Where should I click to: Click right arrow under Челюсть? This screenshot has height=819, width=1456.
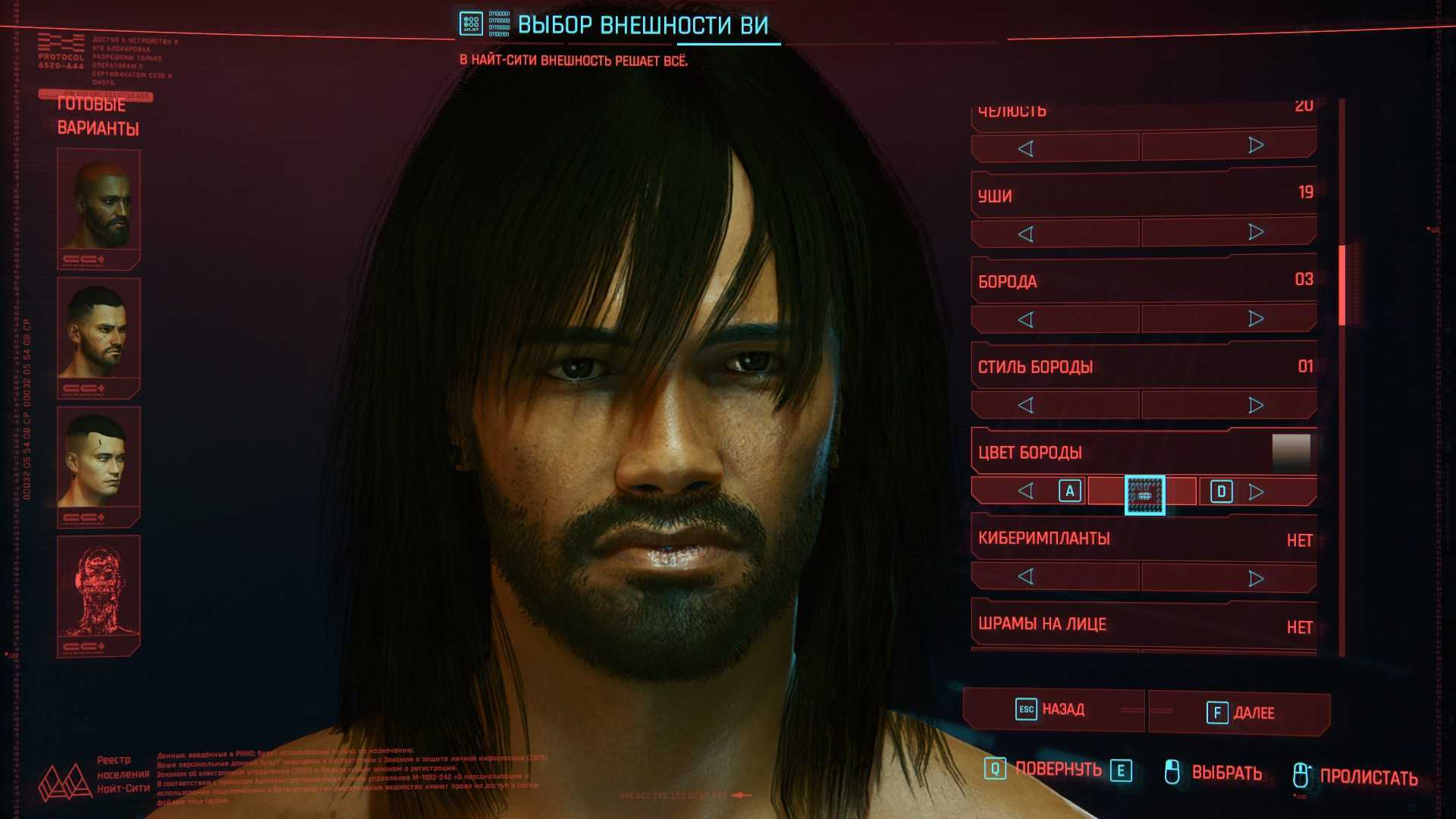[1256, 146]
